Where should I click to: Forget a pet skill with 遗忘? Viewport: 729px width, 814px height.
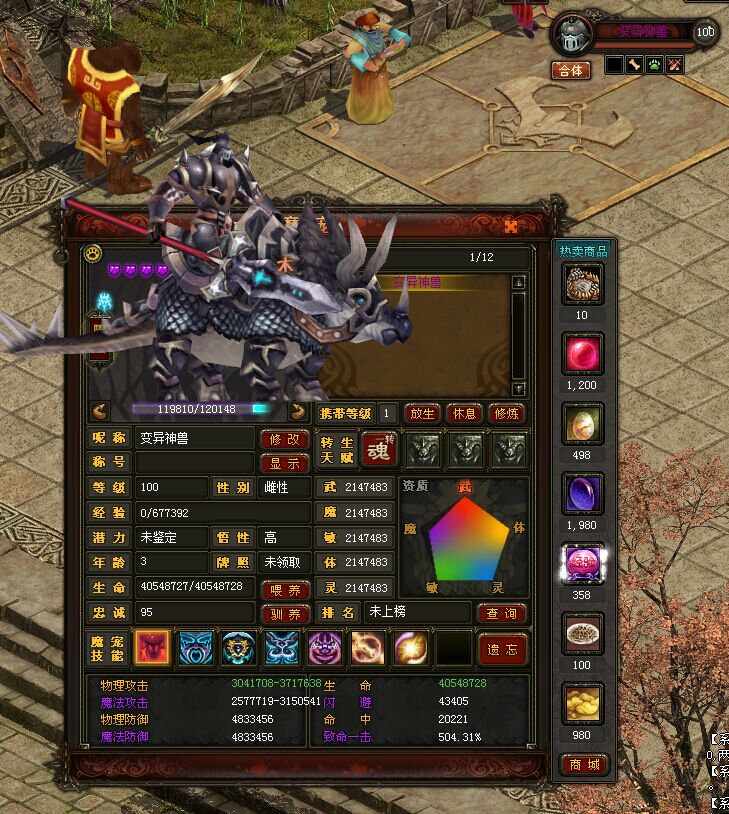[x=501, y=649]
